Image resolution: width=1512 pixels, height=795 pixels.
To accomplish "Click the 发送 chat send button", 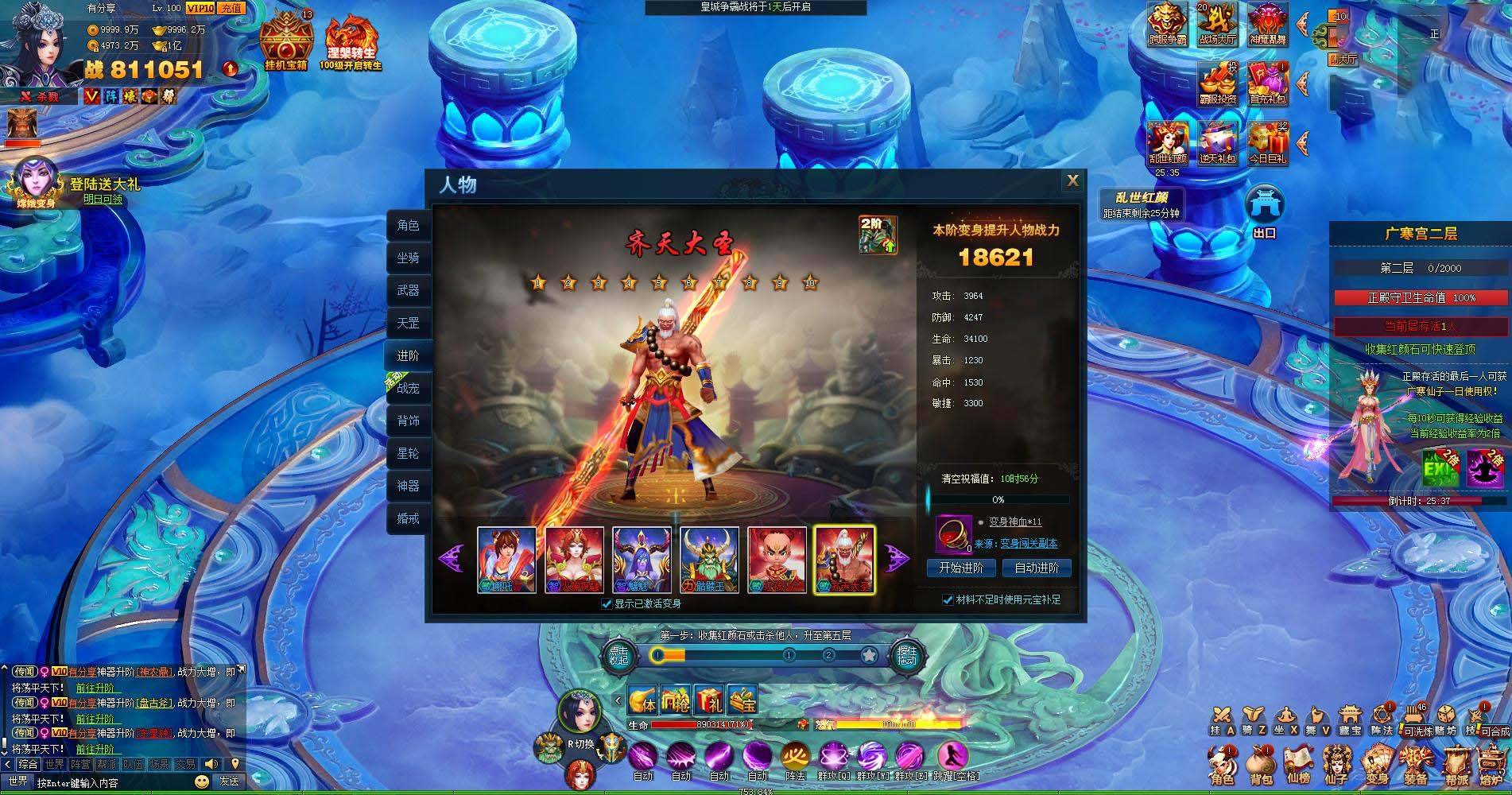I will click(229, 782).
